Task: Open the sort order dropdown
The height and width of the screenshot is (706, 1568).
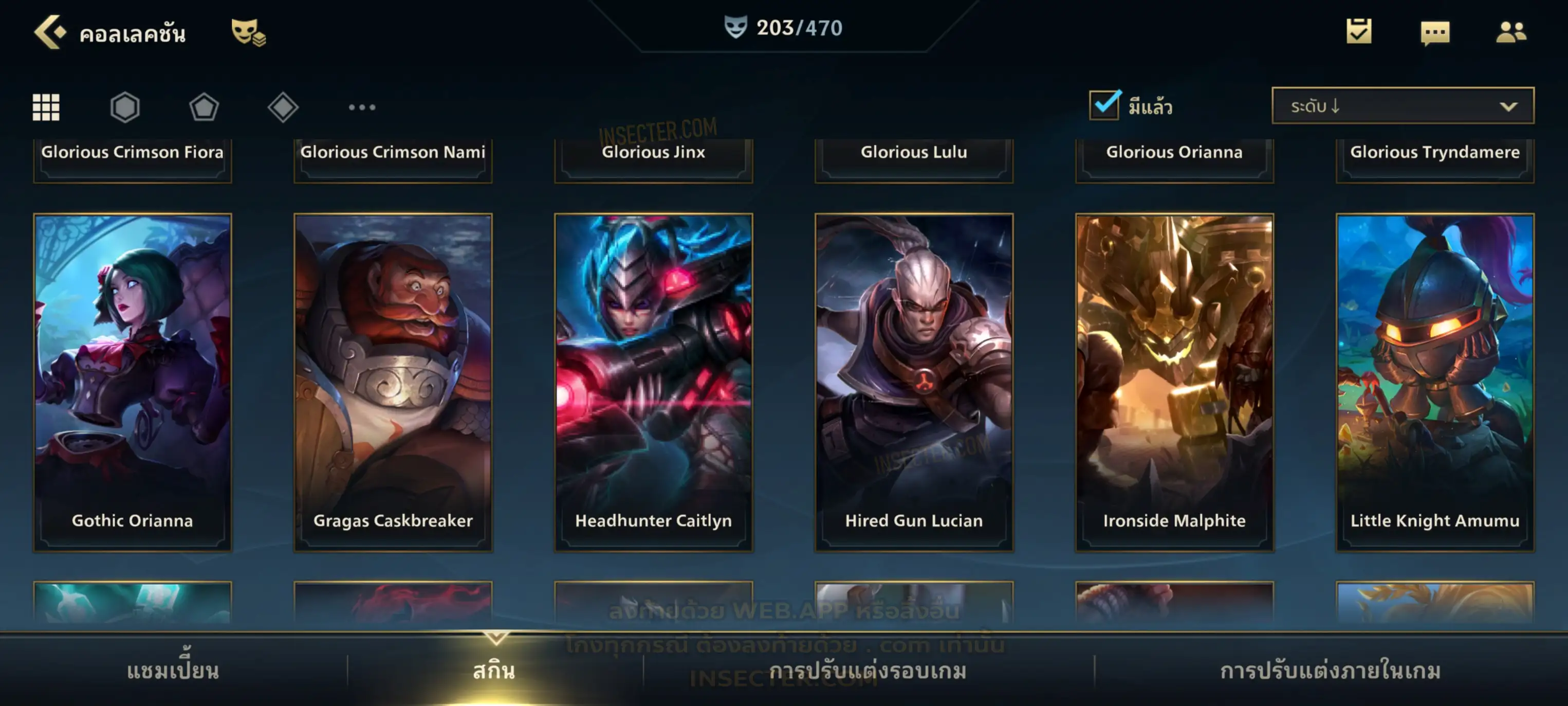Action: click(1403, 106)
